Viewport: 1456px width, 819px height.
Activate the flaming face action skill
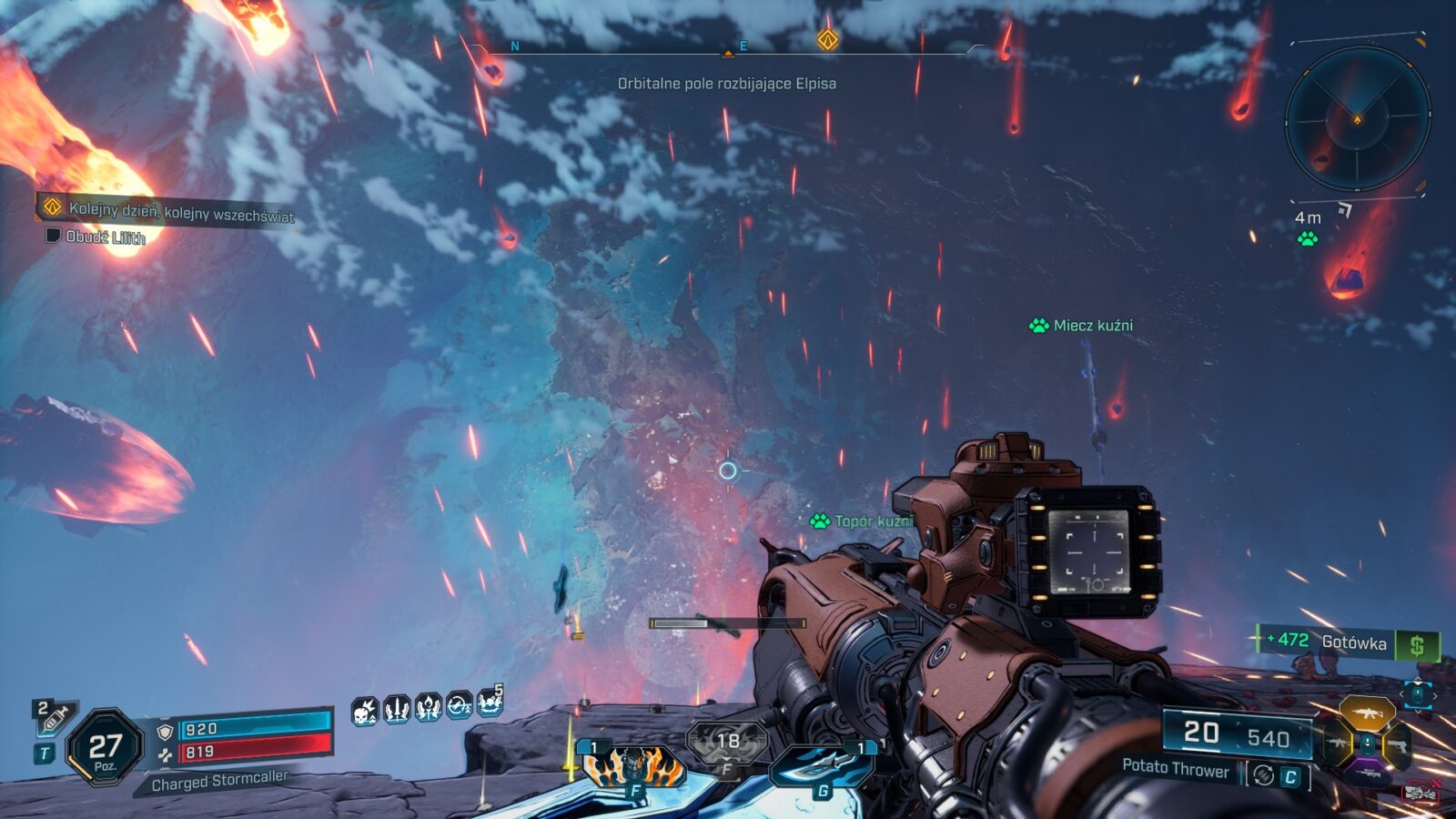(632, 766)
